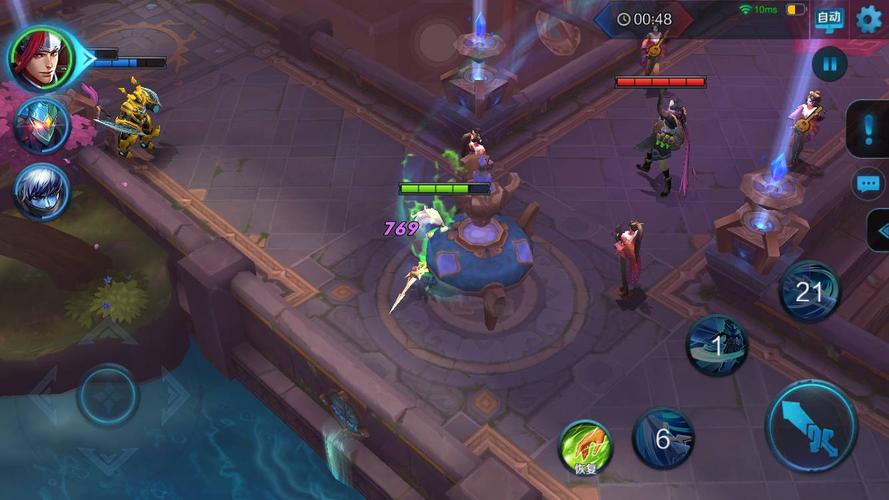The width and height of the screenshot is (889, 500).
Task: Tap the virtual movement joystick center
Action: tap(108, 395)
